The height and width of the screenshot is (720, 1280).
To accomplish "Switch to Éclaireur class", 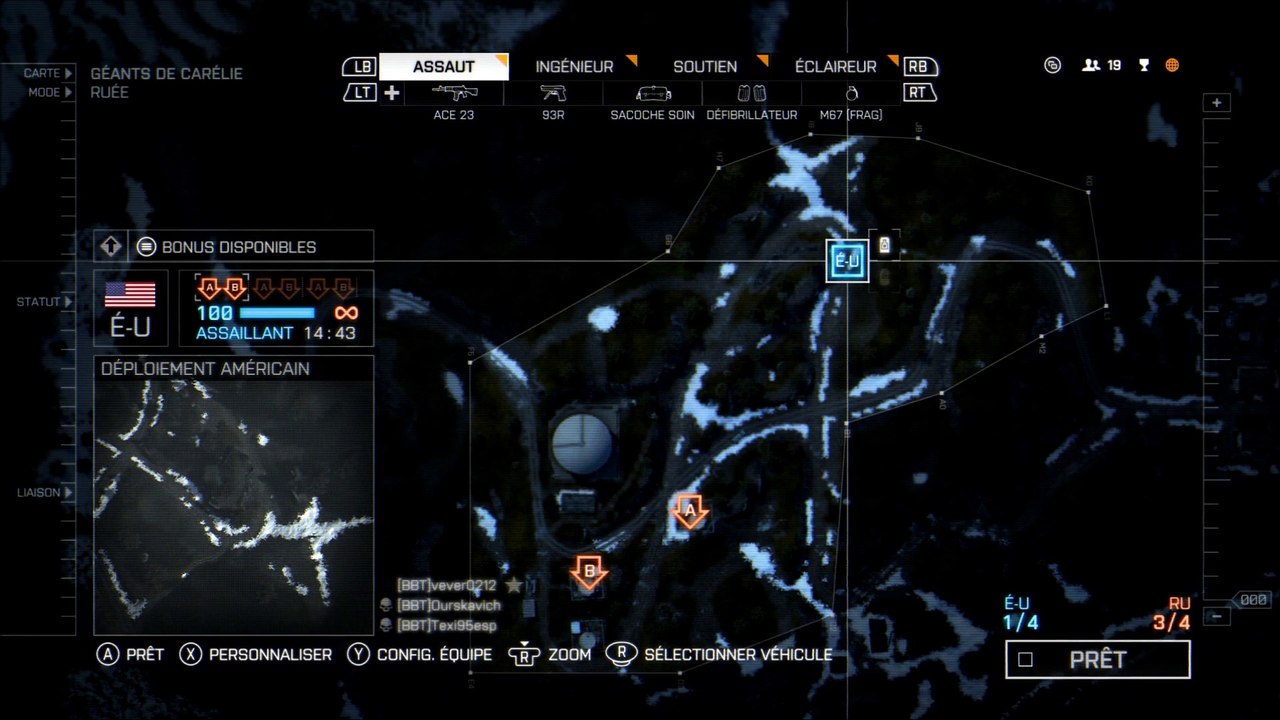I will pyautogui.click(x=835, y=67).
